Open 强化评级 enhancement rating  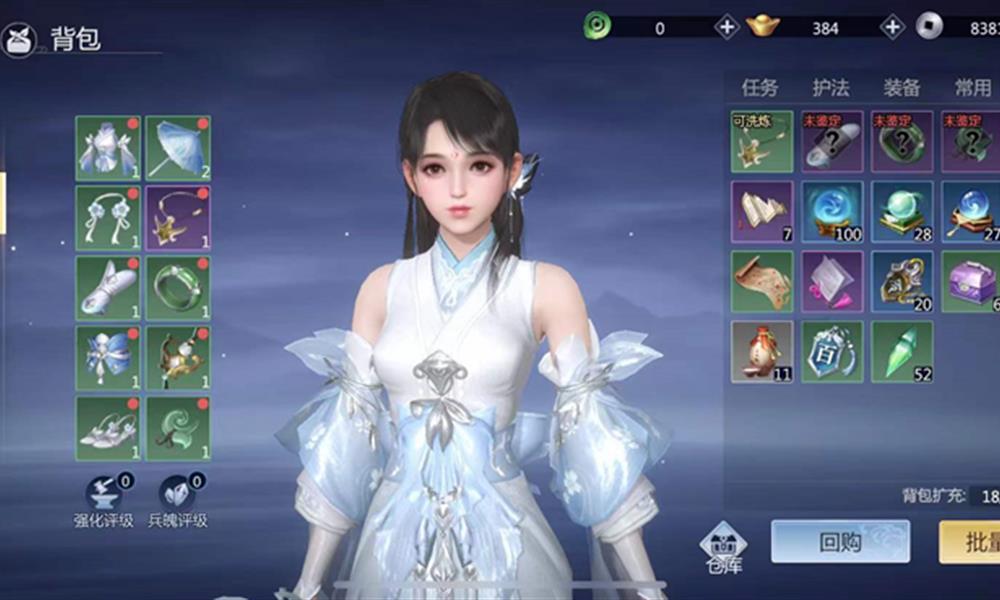tap(103, 501)
